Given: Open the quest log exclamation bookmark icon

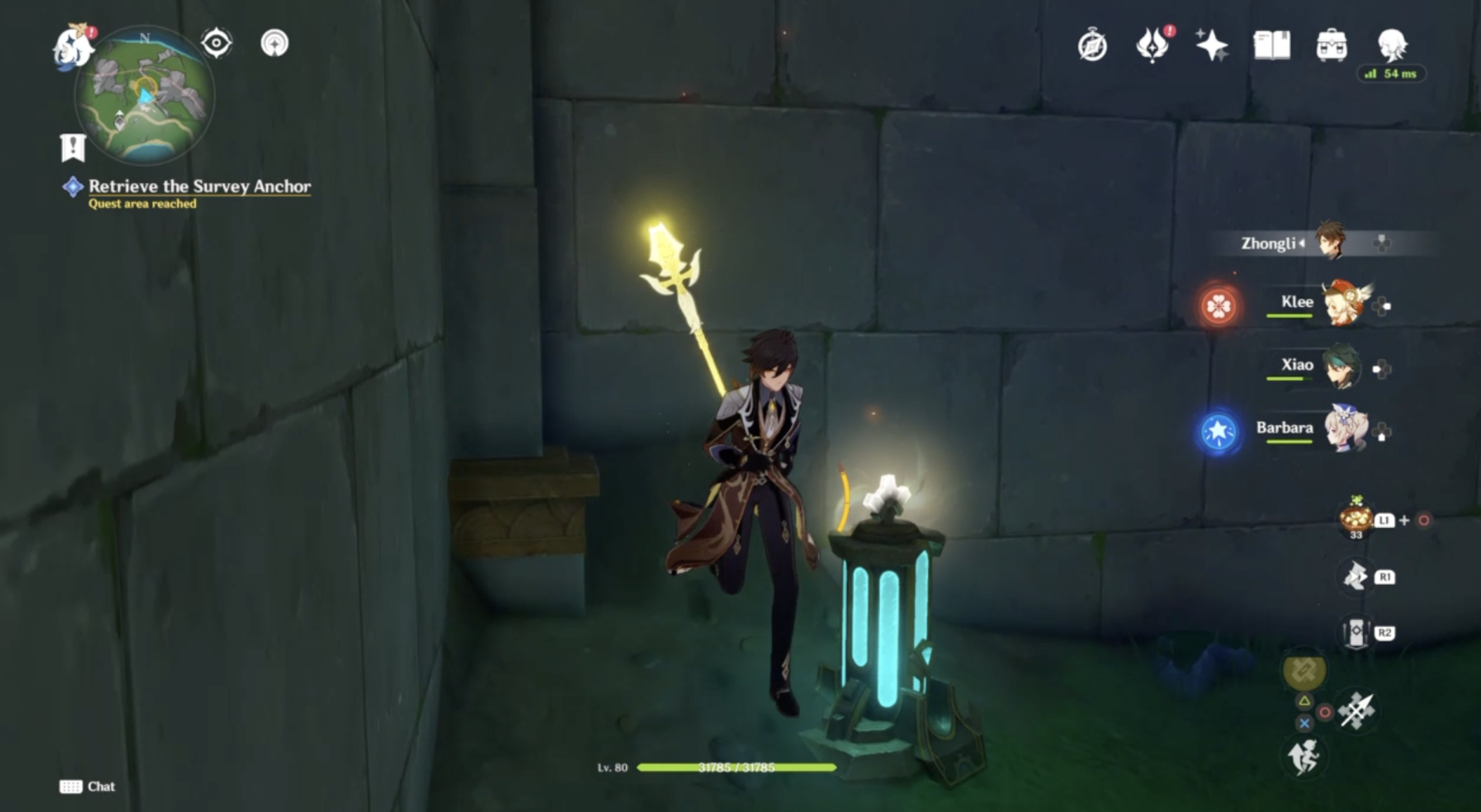Looking at the screenshot, I should [x=73, y=147].
